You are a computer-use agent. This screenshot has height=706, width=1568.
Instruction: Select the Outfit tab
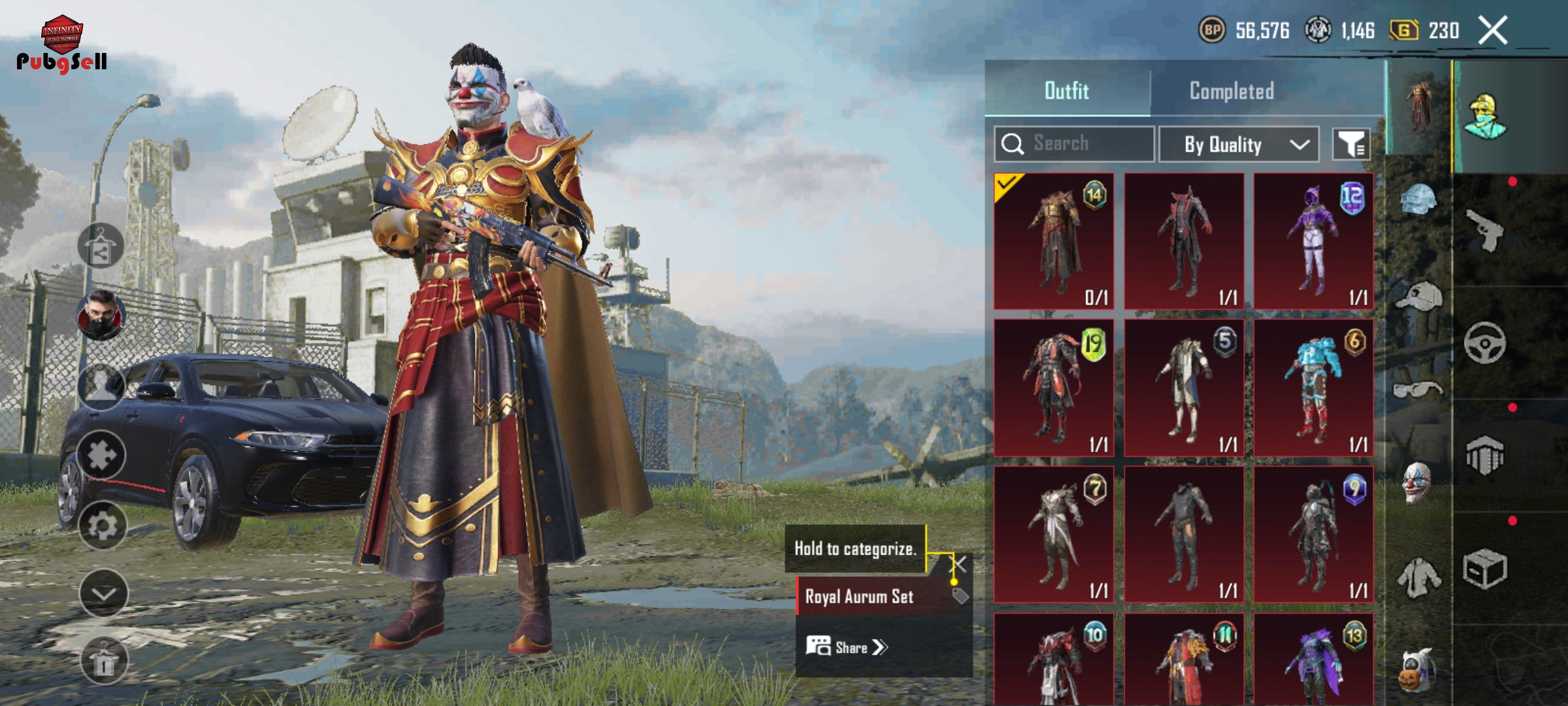click(x=1067, y=91)
